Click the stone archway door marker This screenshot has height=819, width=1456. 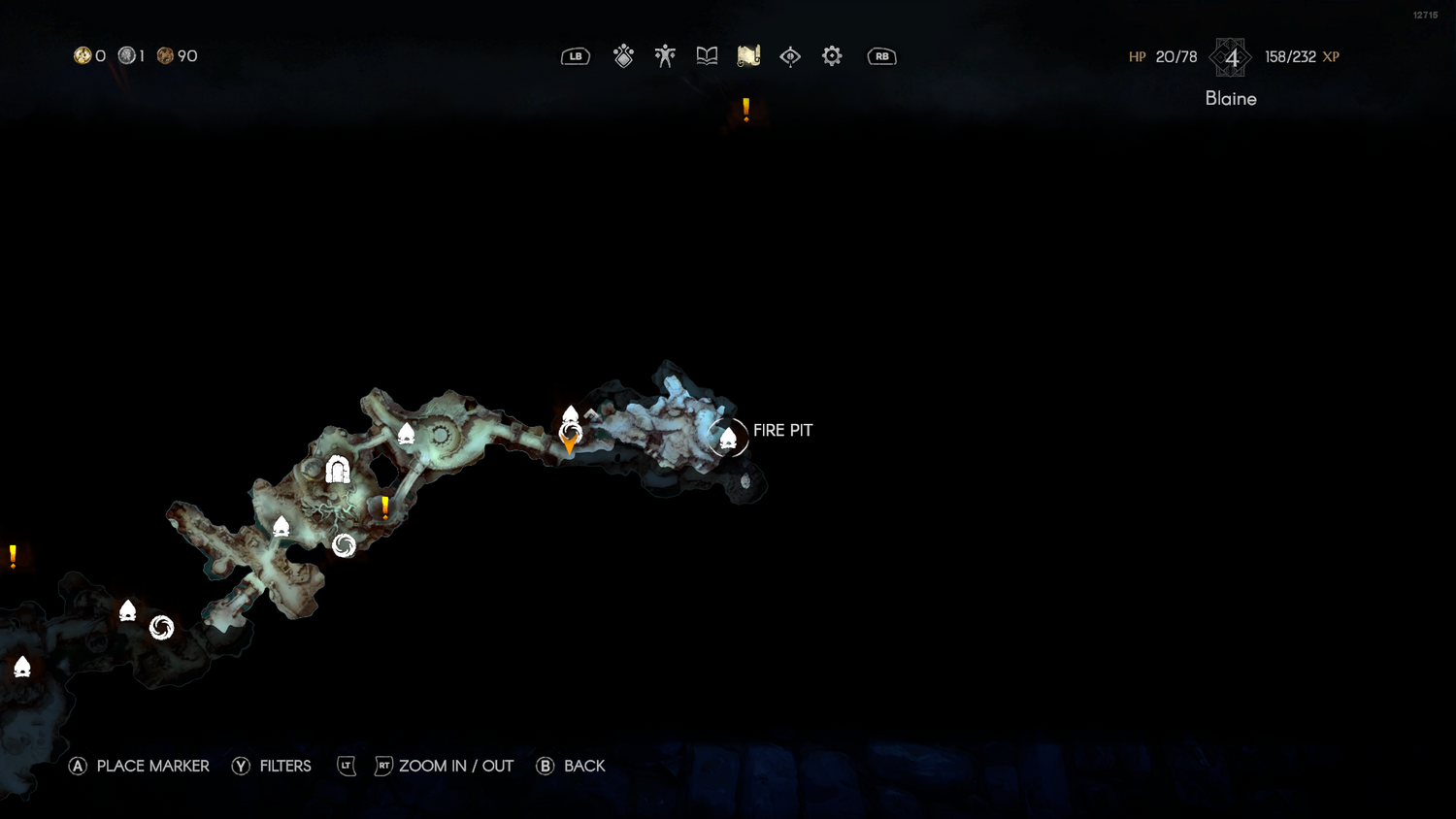tap(338, 470)
